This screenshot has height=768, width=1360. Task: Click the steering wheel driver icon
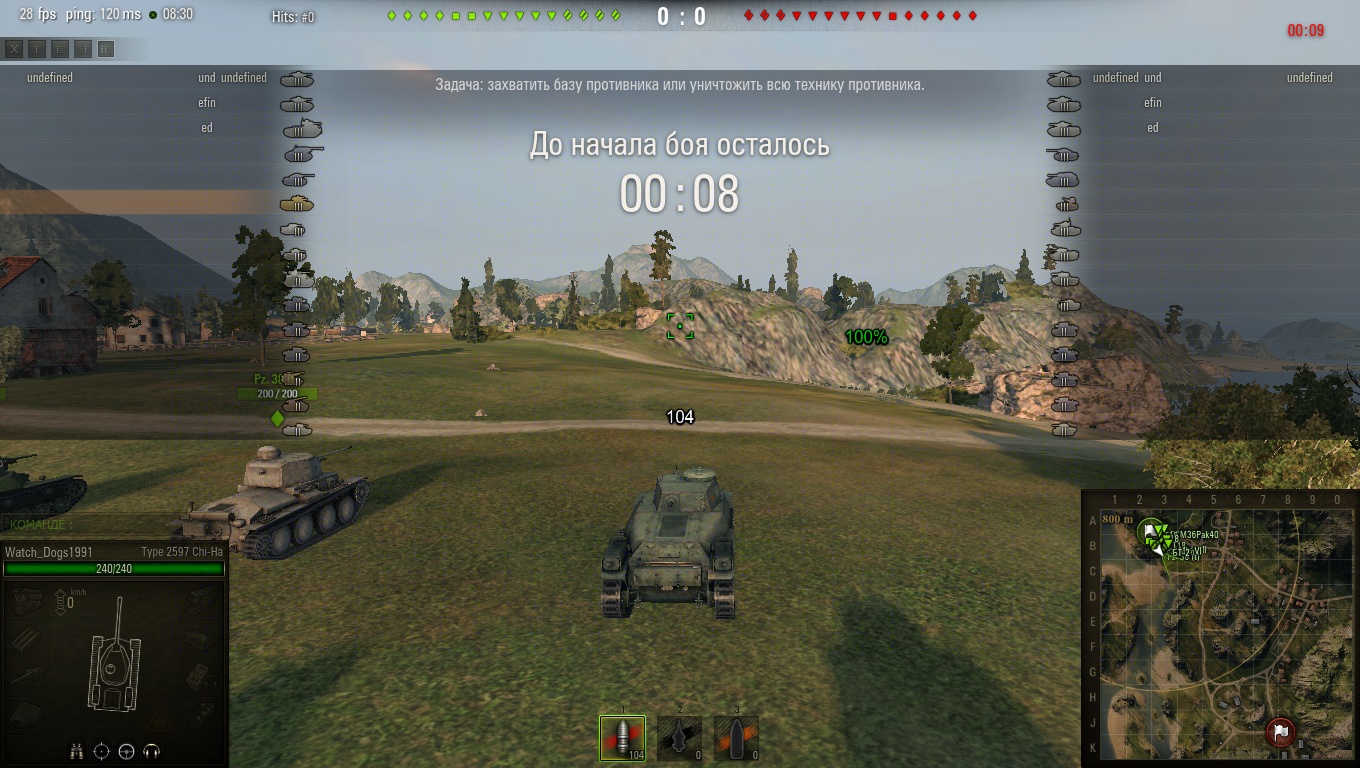click(x=126, y=751)
